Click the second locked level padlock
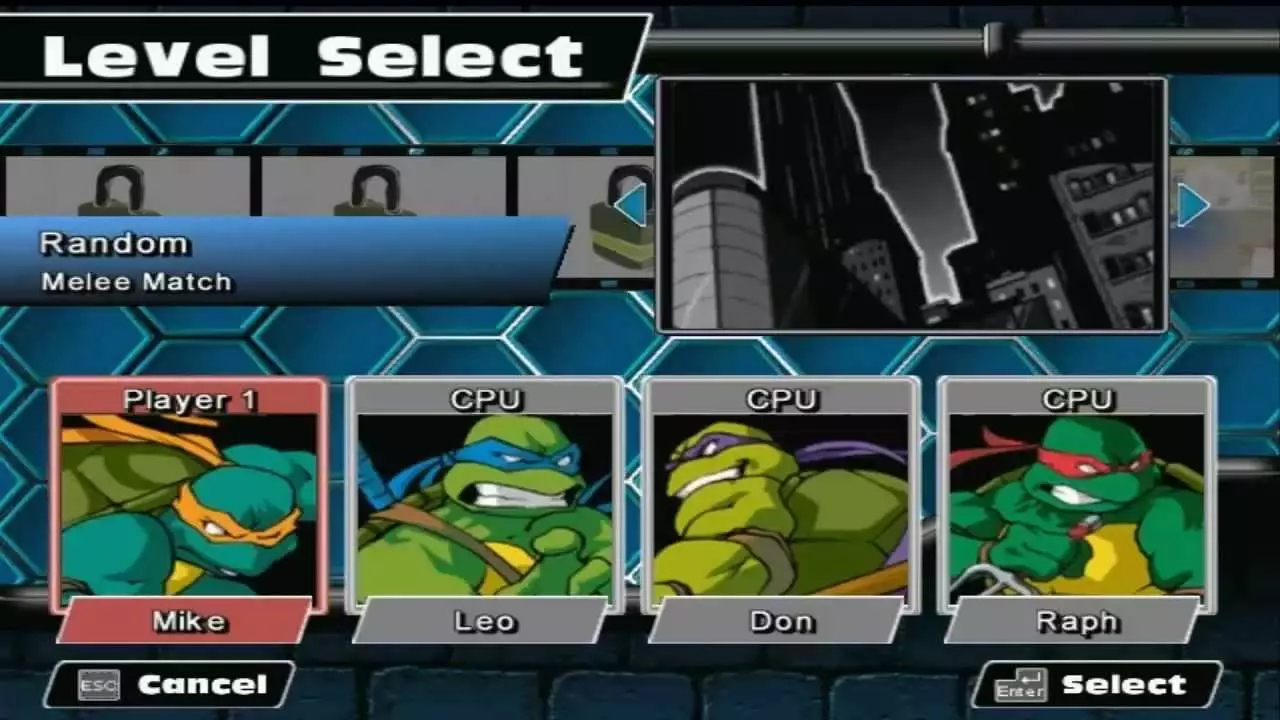The height and width of the screenshot is (720, 1280). point(375,190)
